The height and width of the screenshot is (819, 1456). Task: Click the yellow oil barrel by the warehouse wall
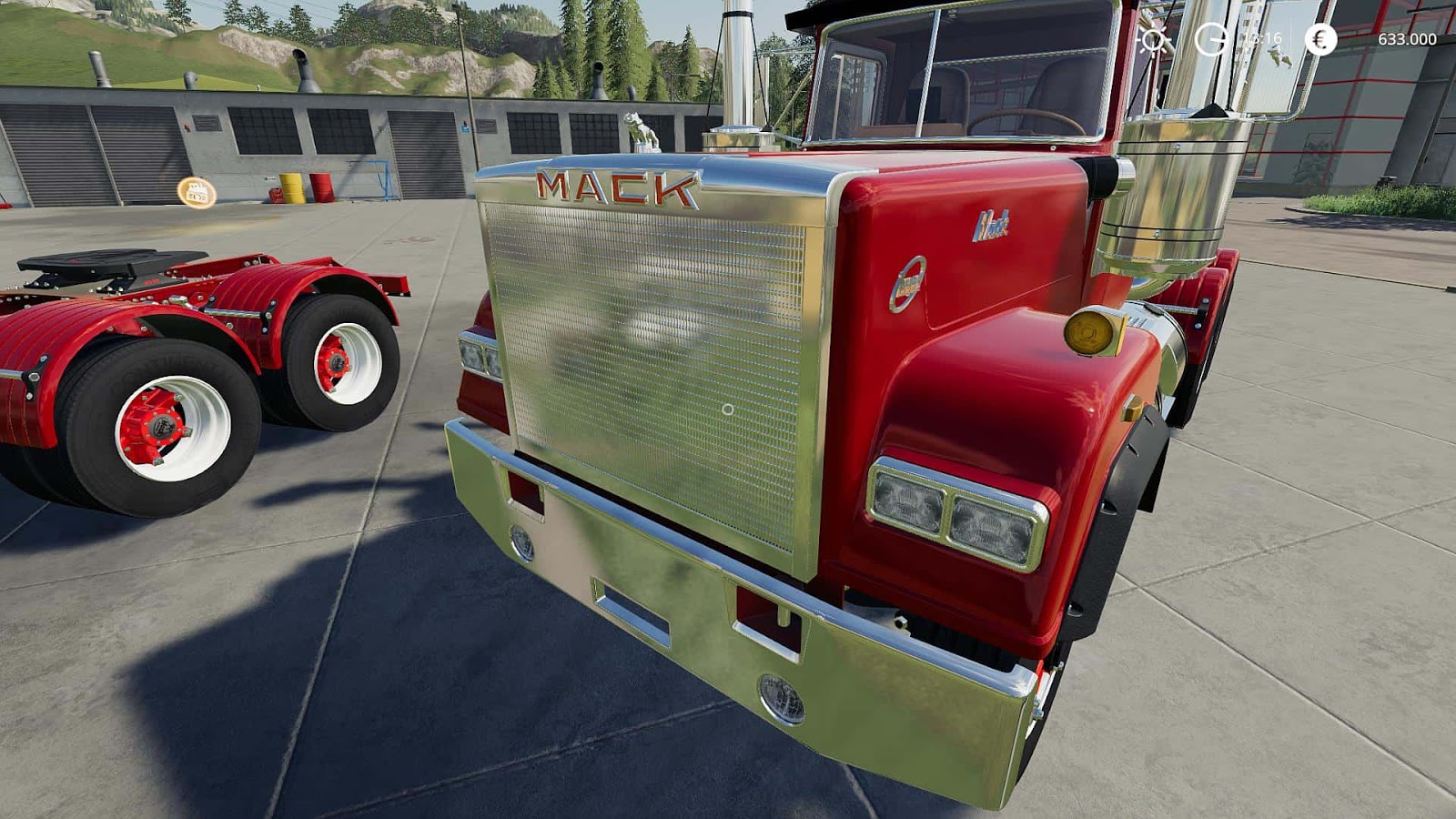[x=291, y=187]
